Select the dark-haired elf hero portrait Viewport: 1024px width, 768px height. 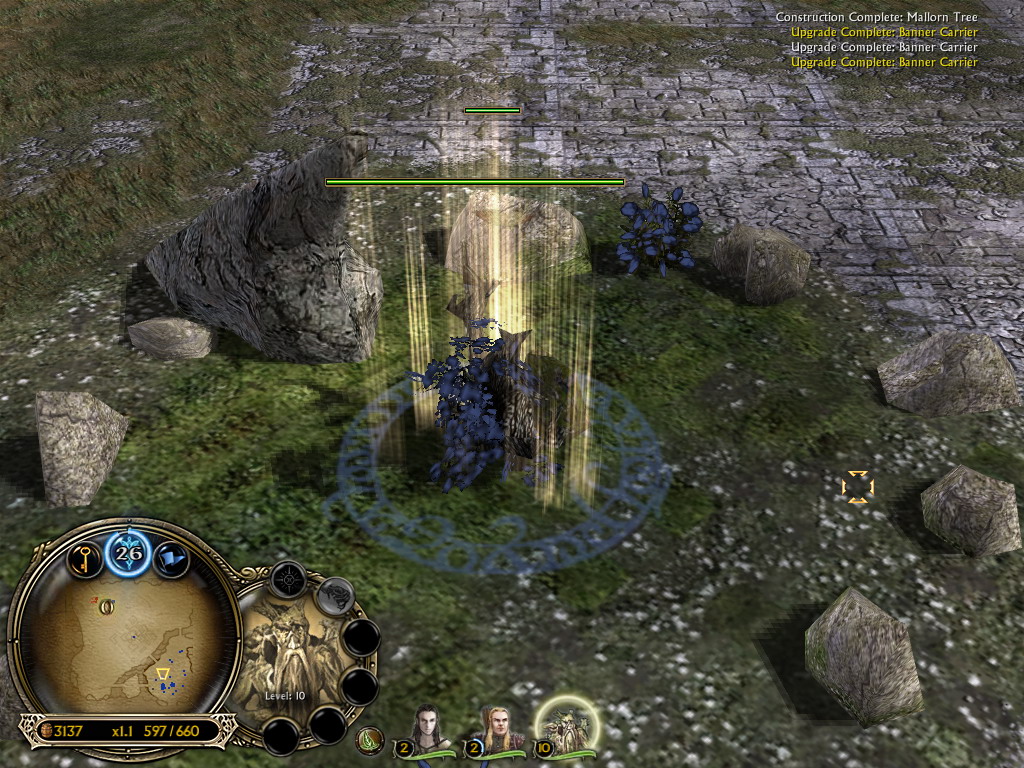(x=427, y=730)
